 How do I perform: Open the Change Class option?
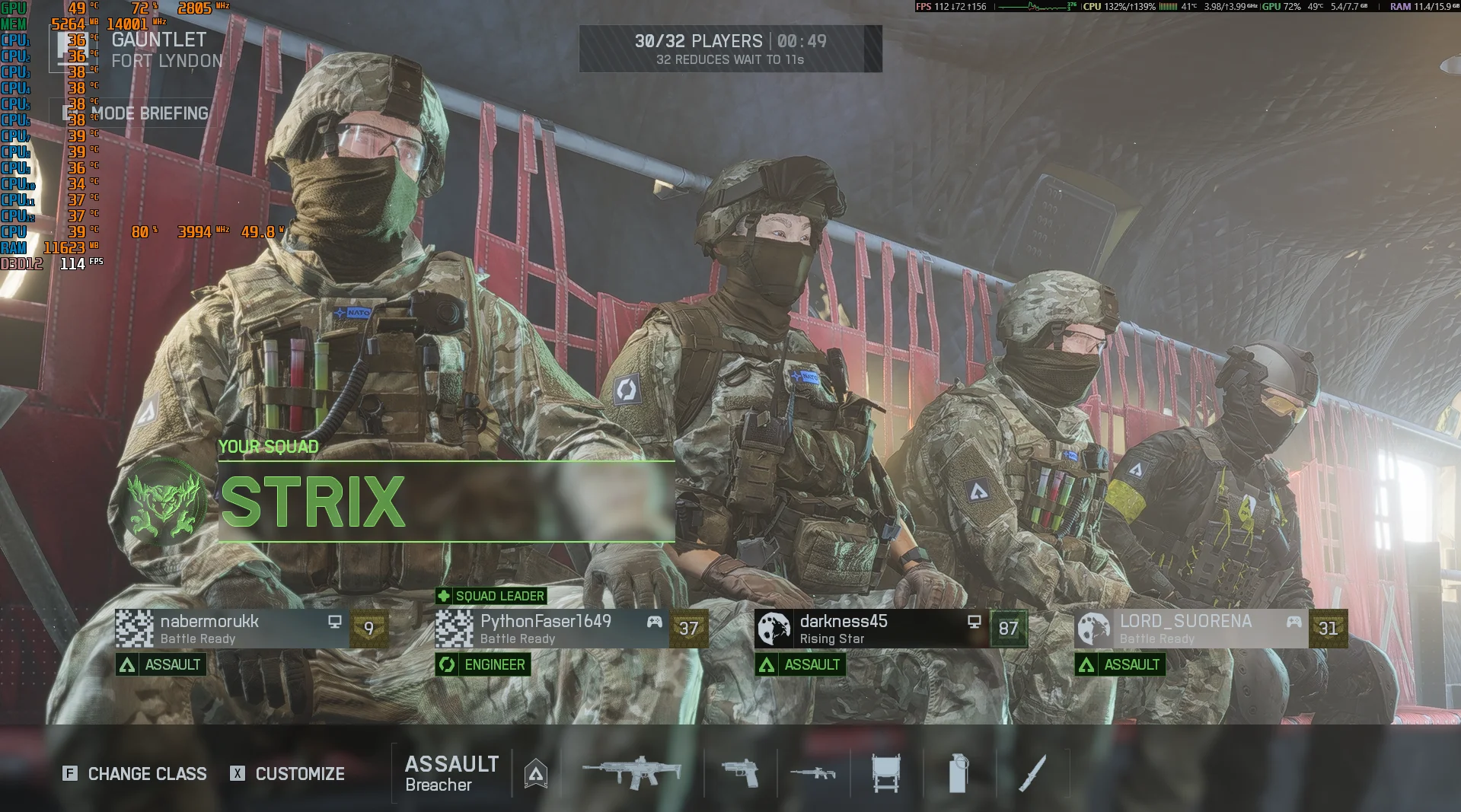coord(135,774)
